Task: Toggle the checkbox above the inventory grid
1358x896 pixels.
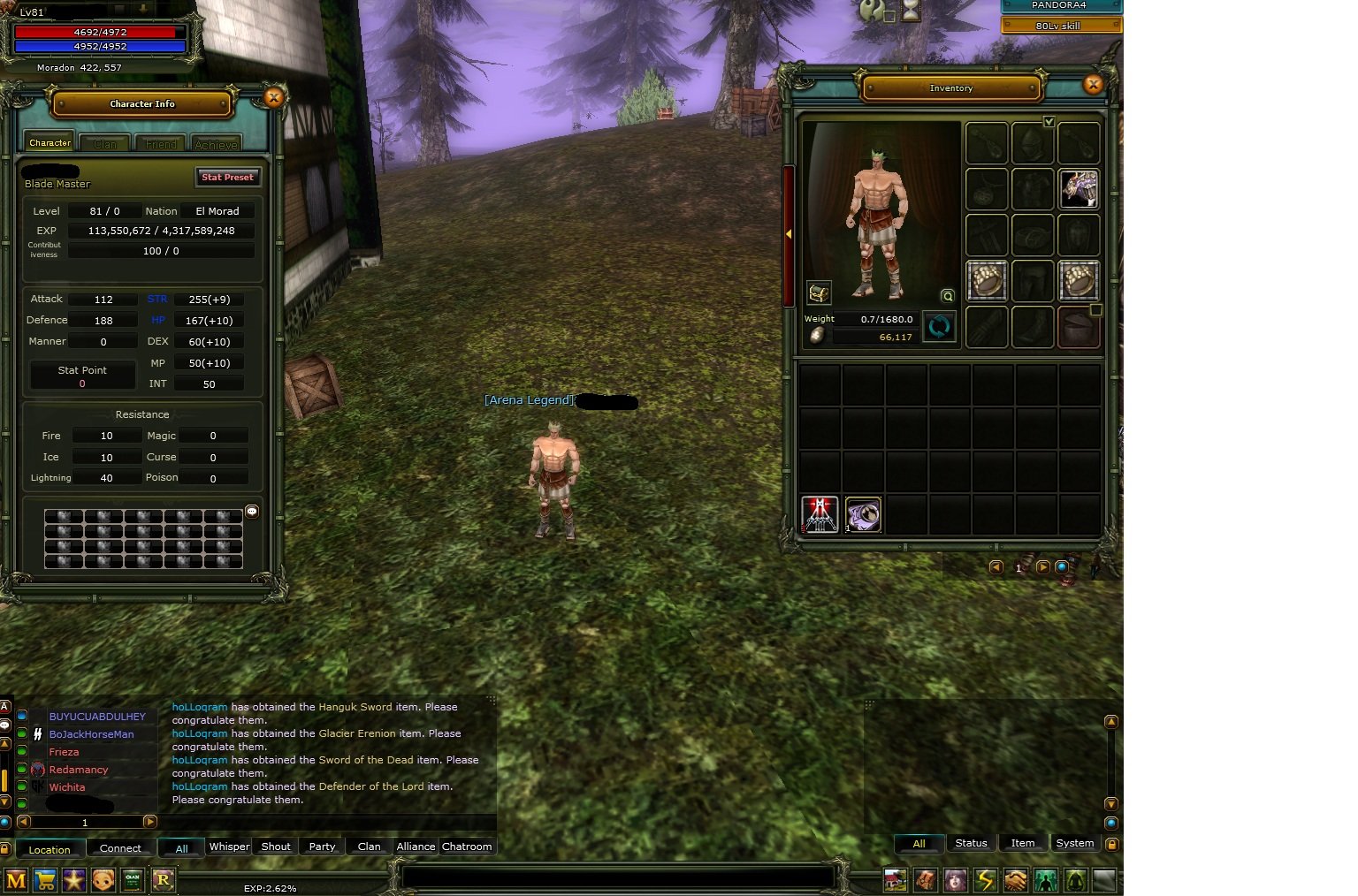Action: pos(1050,122)
